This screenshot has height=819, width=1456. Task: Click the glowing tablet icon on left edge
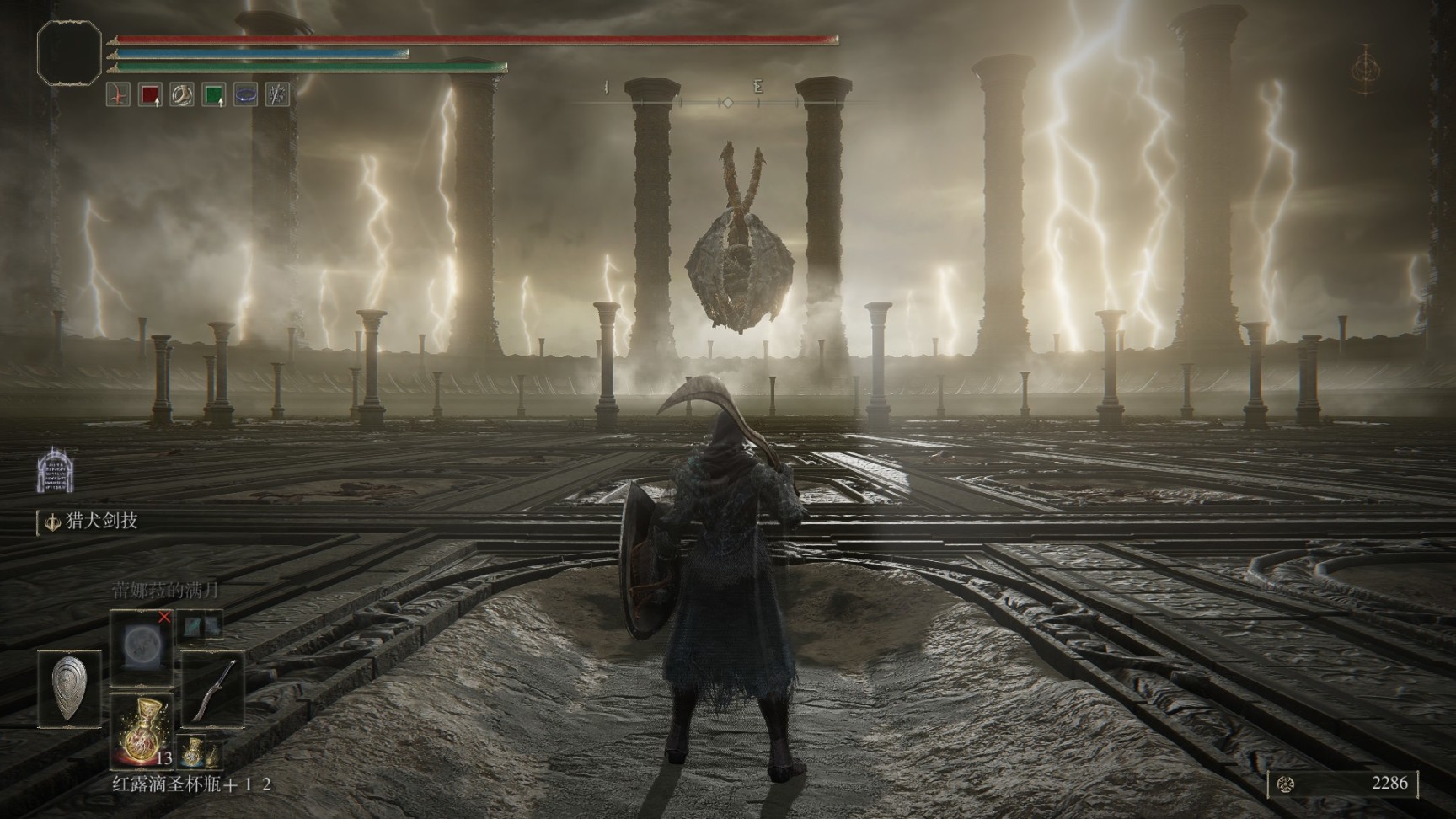point(56,470)
